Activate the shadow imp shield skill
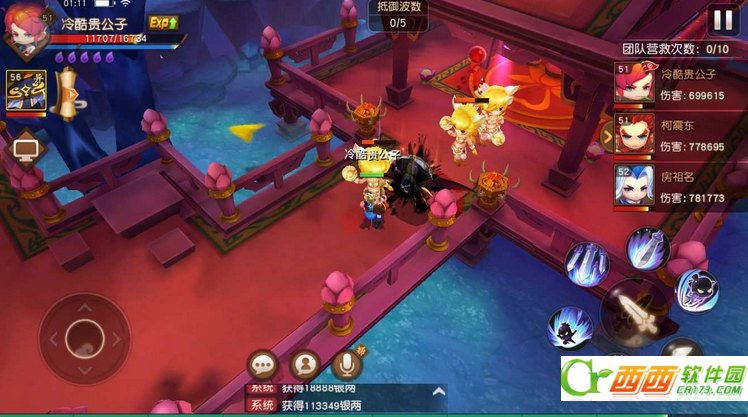Viewport: 748px width, 417px height. (697, 290)
